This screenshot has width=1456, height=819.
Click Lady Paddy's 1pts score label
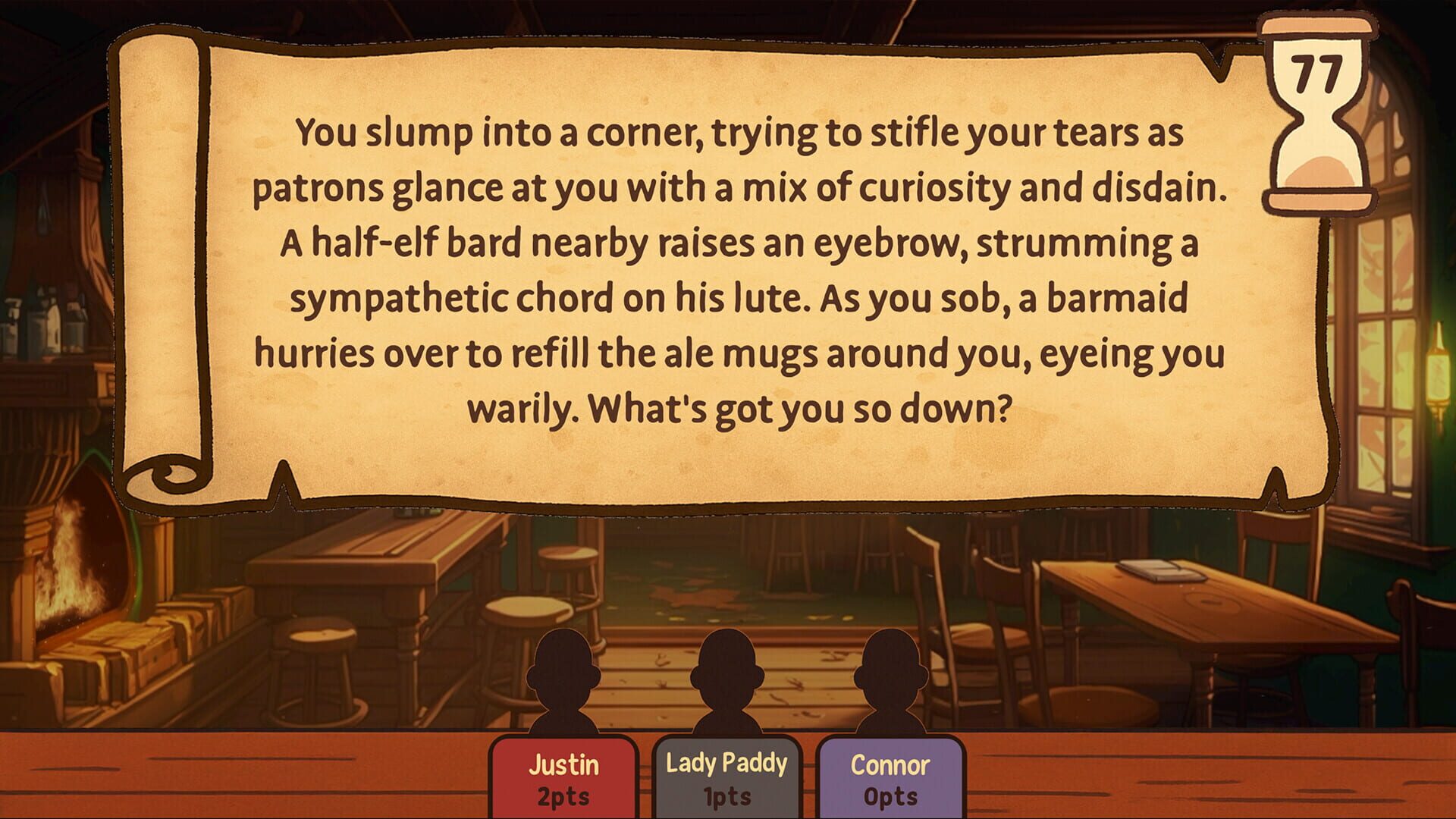726,795
